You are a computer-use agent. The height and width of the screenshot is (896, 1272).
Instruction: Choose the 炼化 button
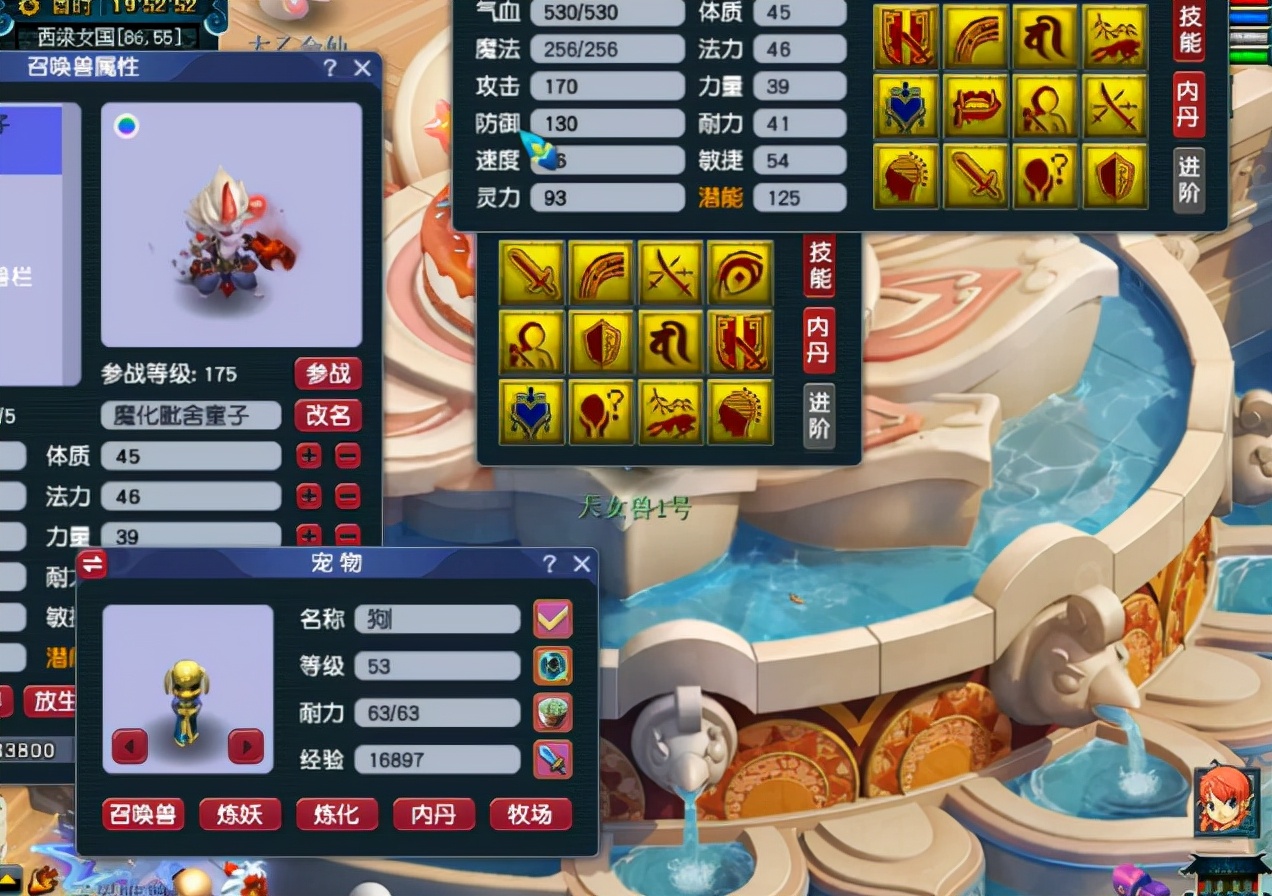[x=337, y=814]
